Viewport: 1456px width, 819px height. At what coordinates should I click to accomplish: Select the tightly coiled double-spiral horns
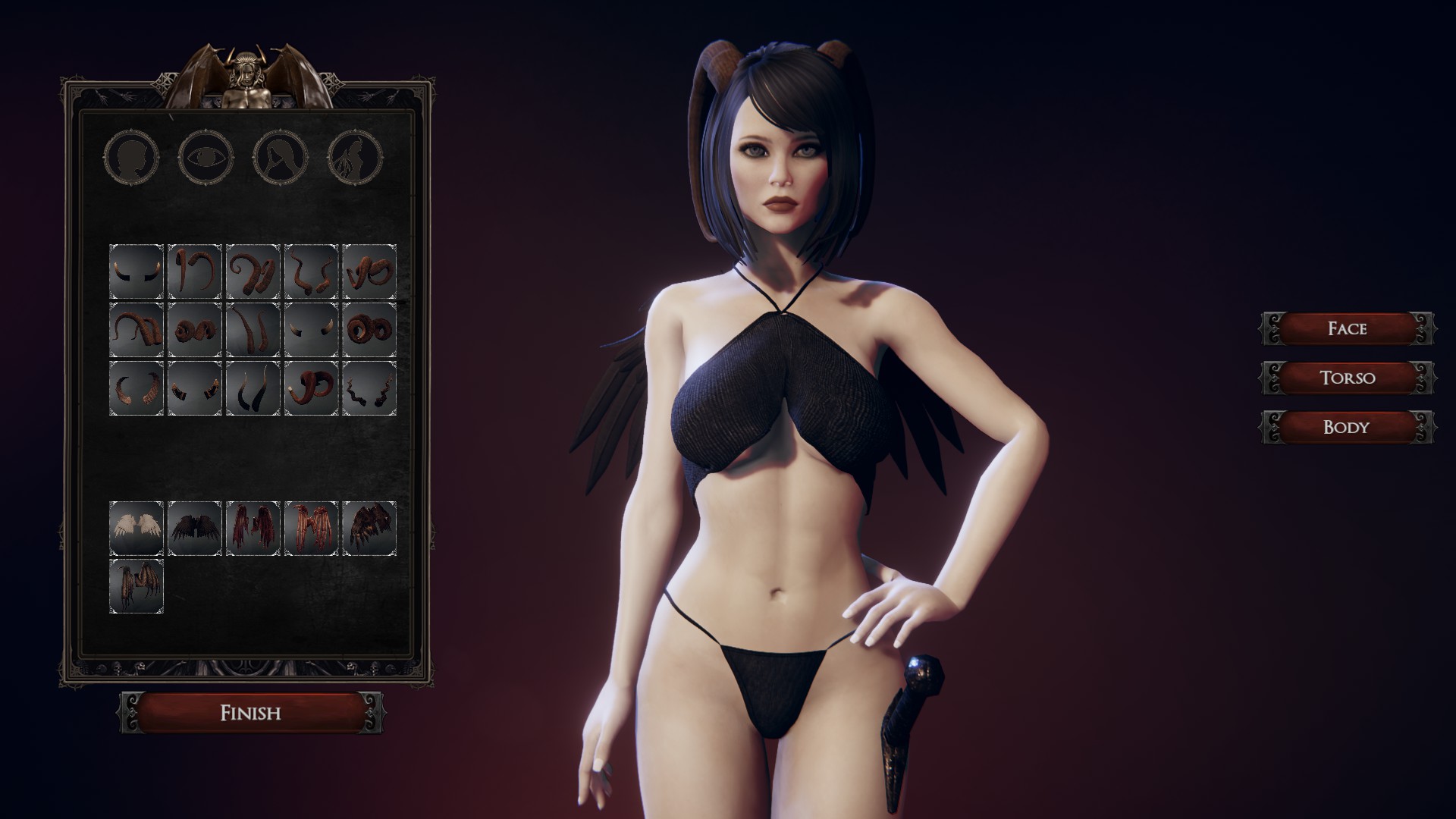pyautogui.click(x=369, y=330)
